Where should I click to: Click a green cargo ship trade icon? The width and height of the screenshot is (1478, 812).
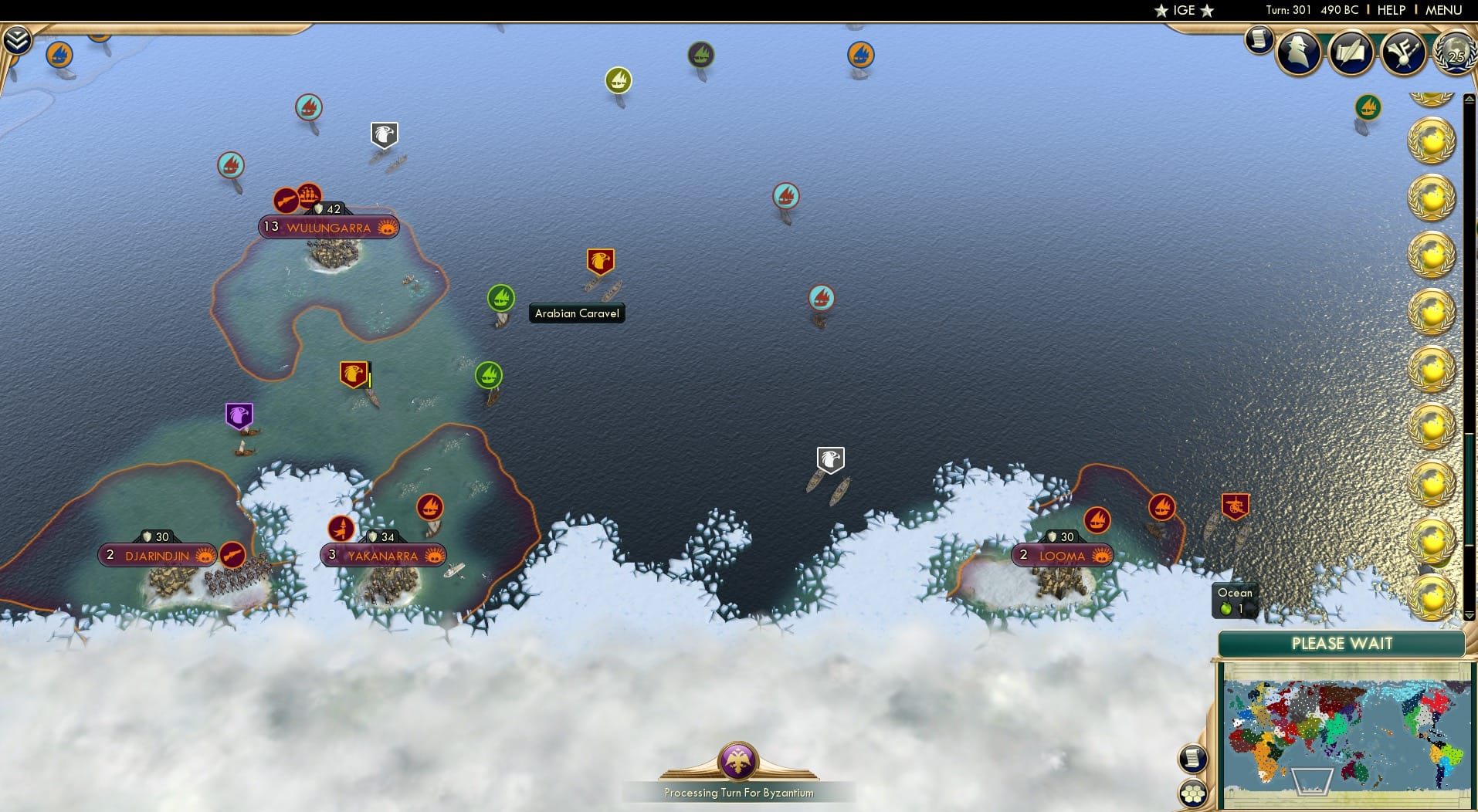coord(501,296)
